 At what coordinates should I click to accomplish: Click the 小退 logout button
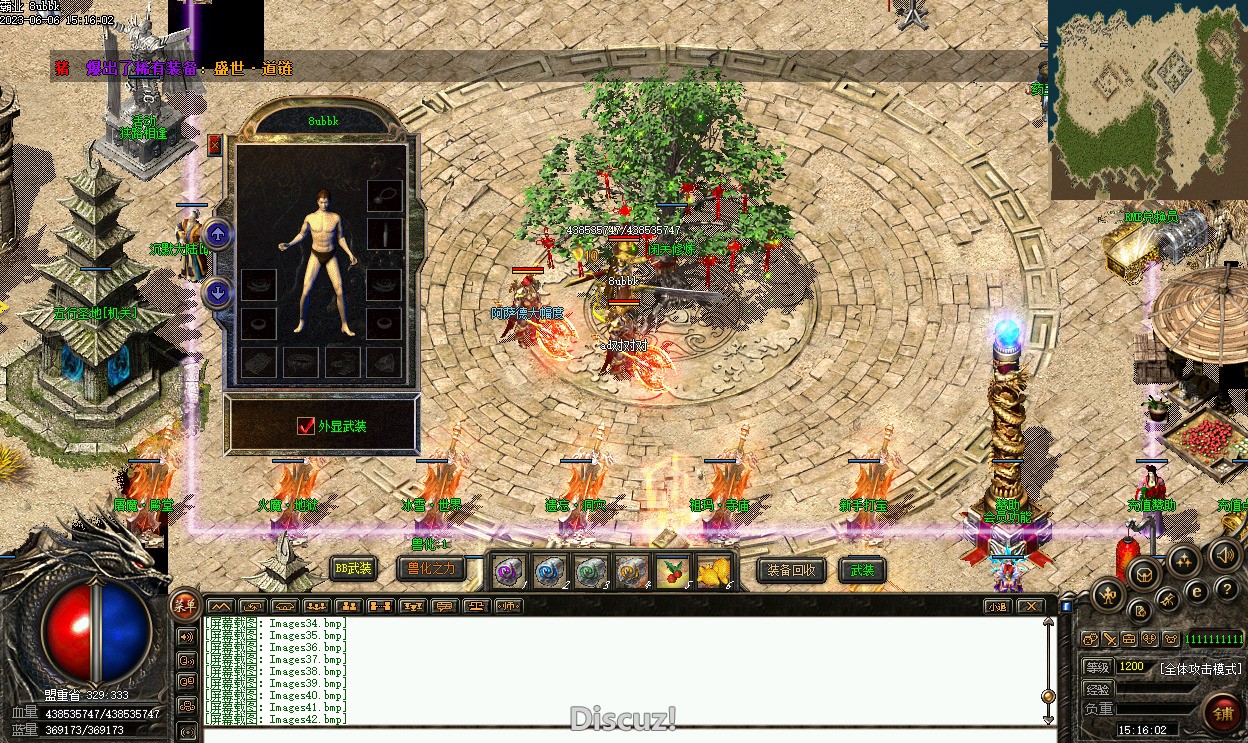pos(996,606)
